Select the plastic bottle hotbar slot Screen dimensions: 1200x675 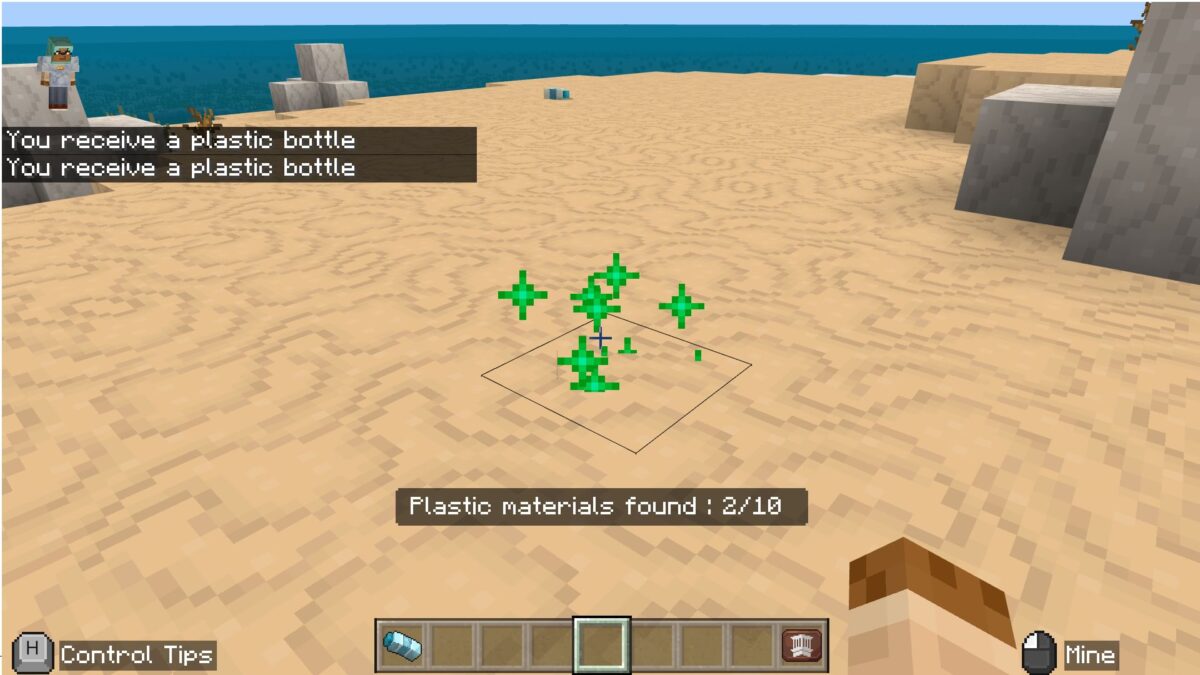click(x=403, y=645)
